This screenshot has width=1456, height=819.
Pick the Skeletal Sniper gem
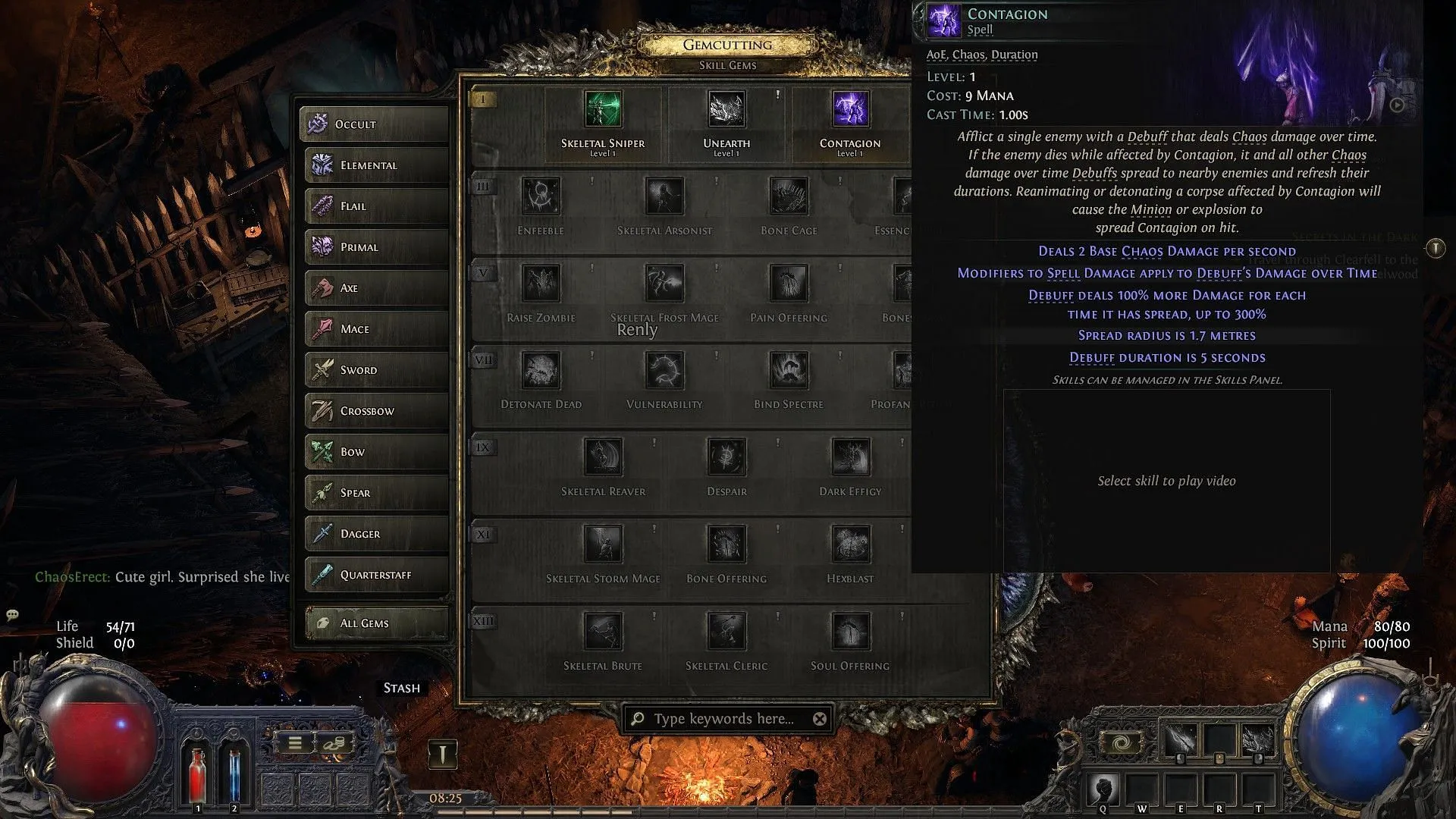602,108
